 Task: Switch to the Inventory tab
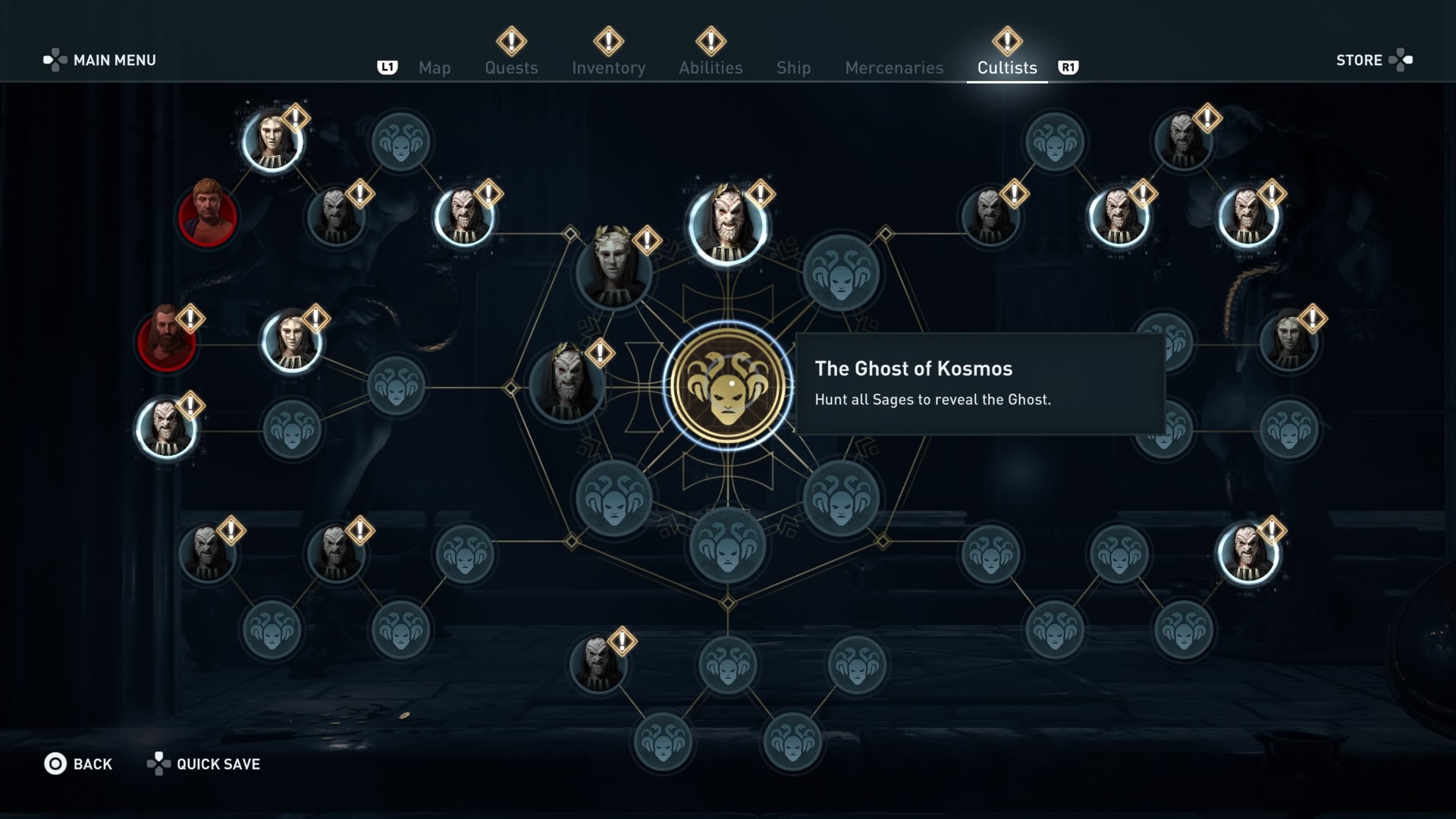[x=609, y=67]
